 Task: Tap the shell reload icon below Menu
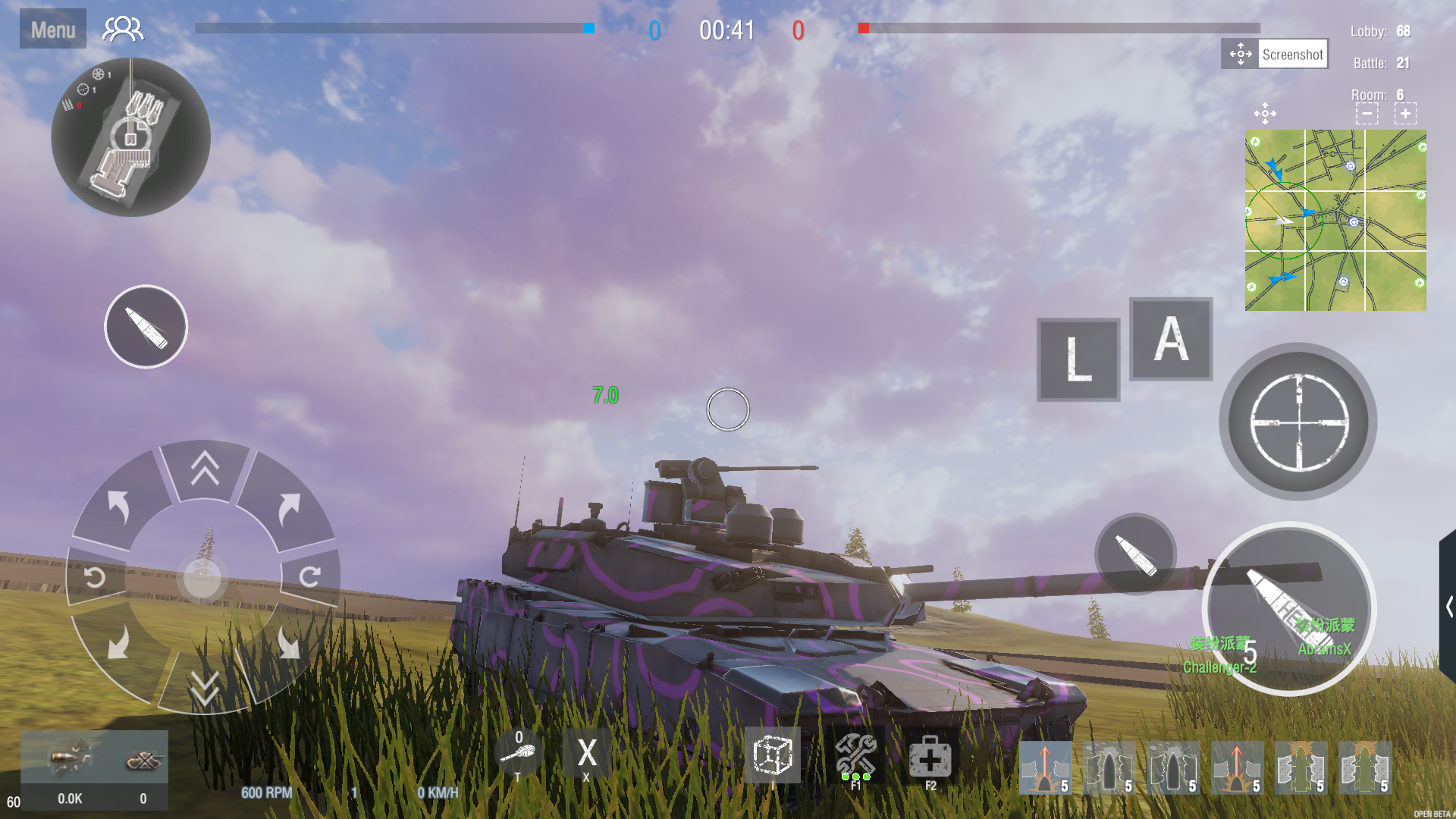tap(145, 326)
